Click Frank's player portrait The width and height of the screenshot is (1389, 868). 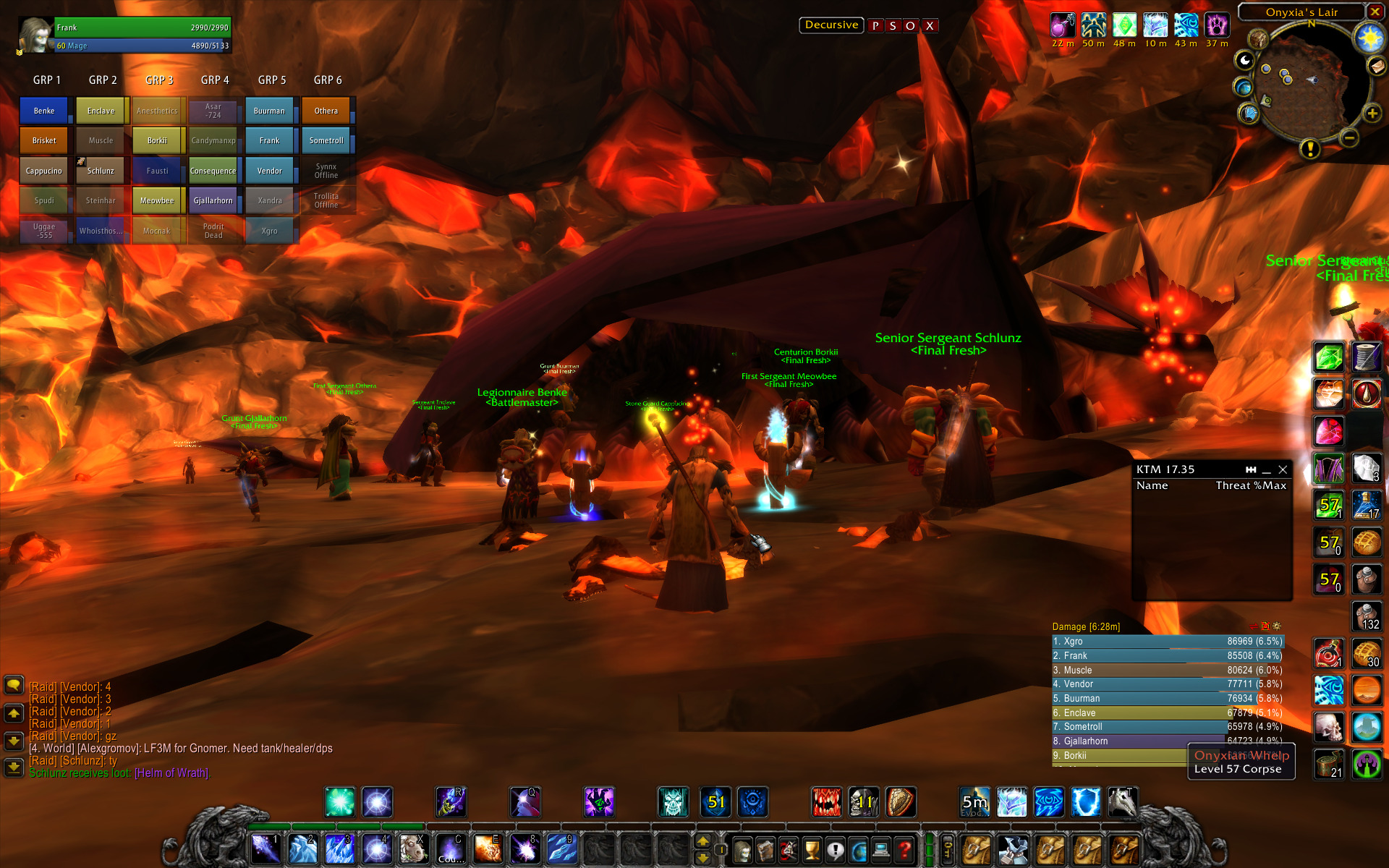coord(35,35)
